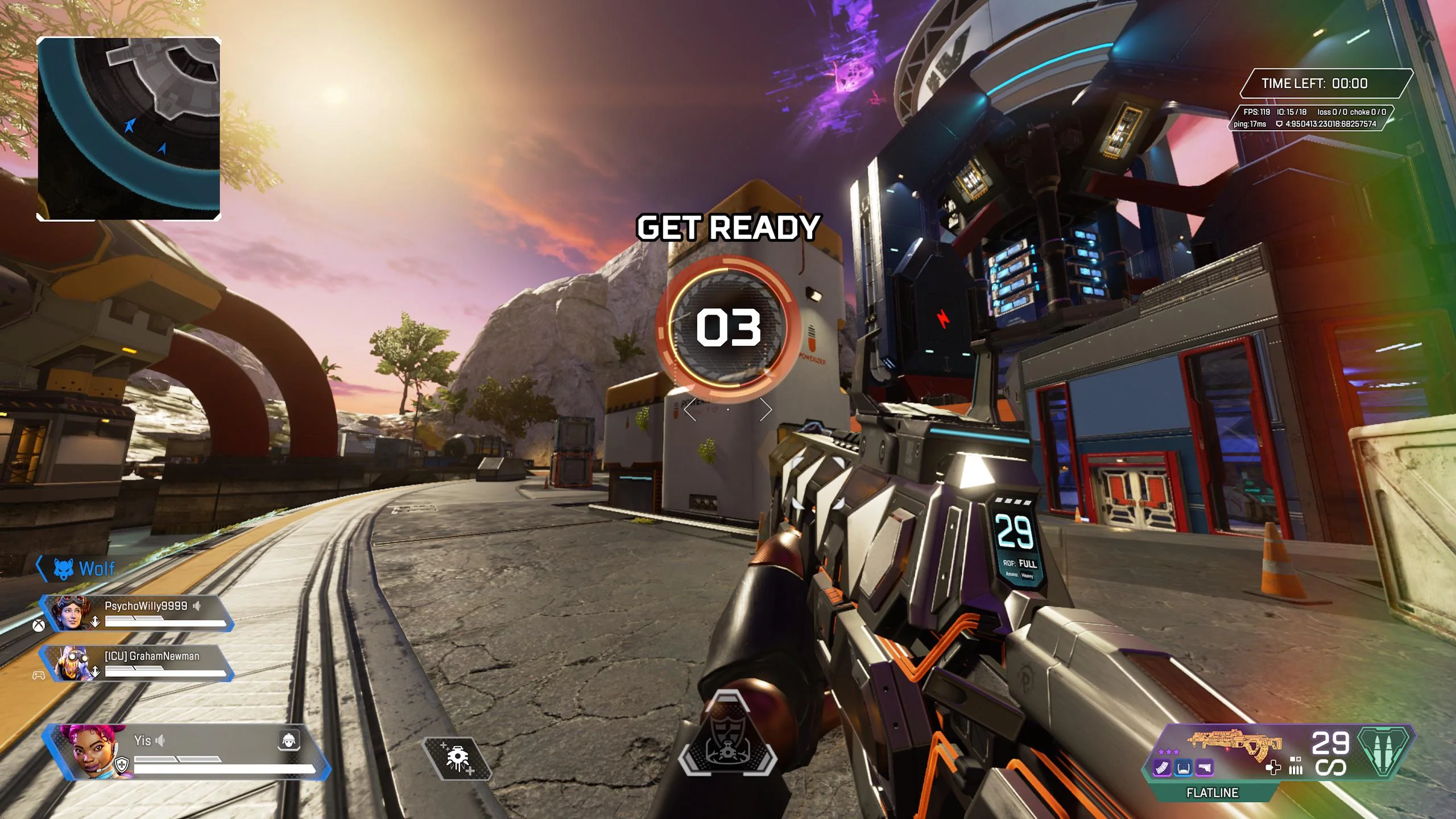Choose the purple attachment right of the stock
1456x819 pixels.
pyautogui.click(x=1205, y=768)
